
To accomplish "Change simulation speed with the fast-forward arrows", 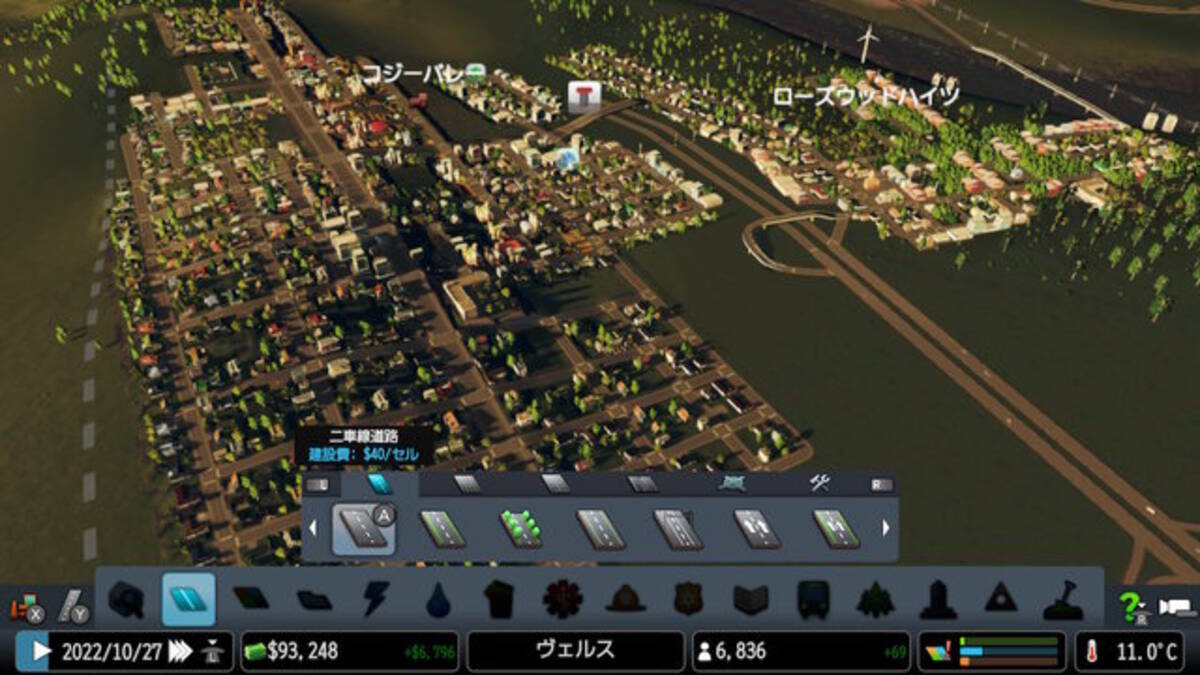I will click(180, 652).
